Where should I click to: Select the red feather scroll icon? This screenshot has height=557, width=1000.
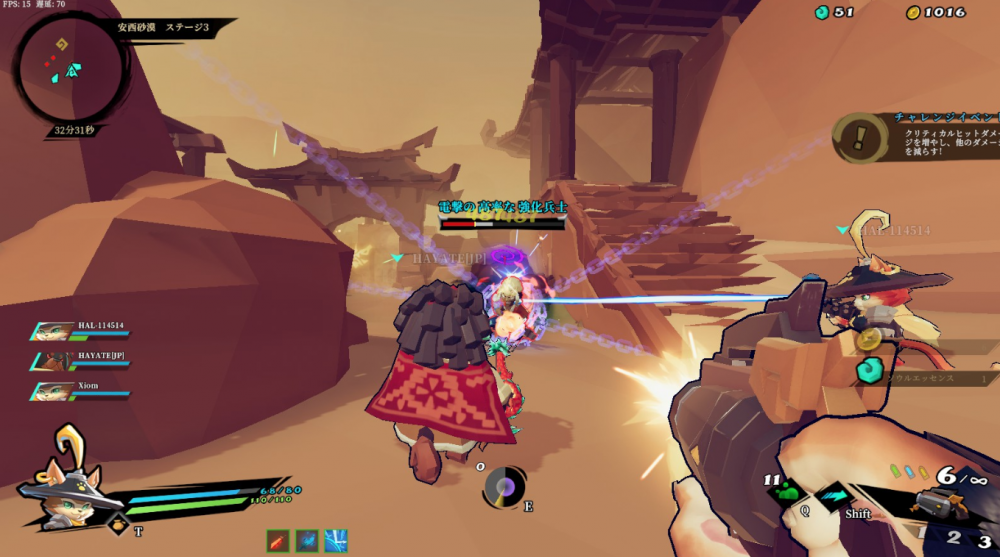tap(279, 541)
